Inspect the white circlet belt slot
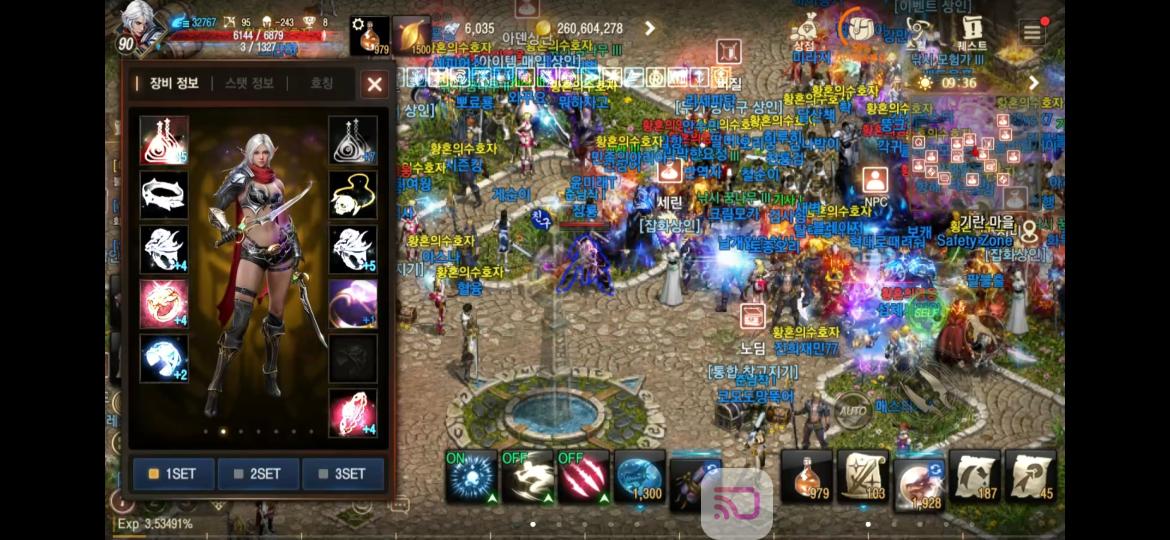This screenshot has width=1170, height=540. pyautogui.click(x=164, y=195)
